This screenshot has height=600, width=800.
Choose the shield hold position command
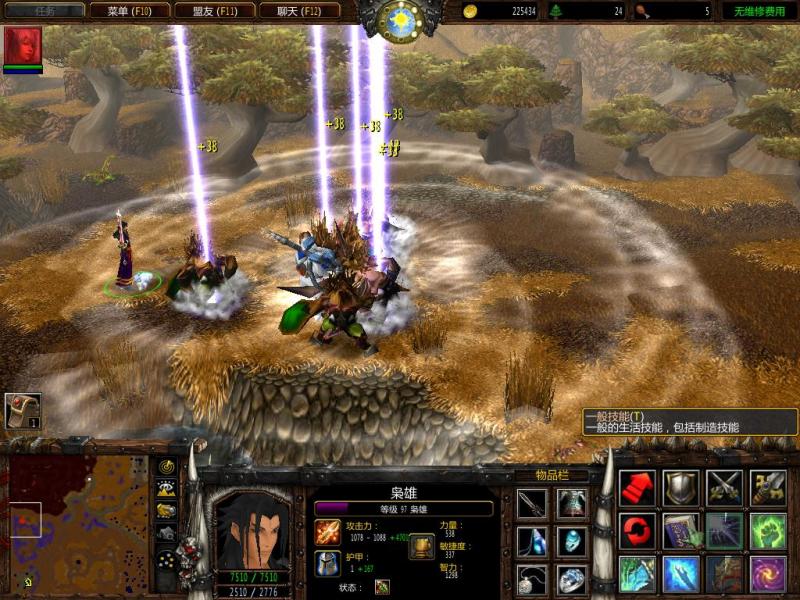coord(681,488)
